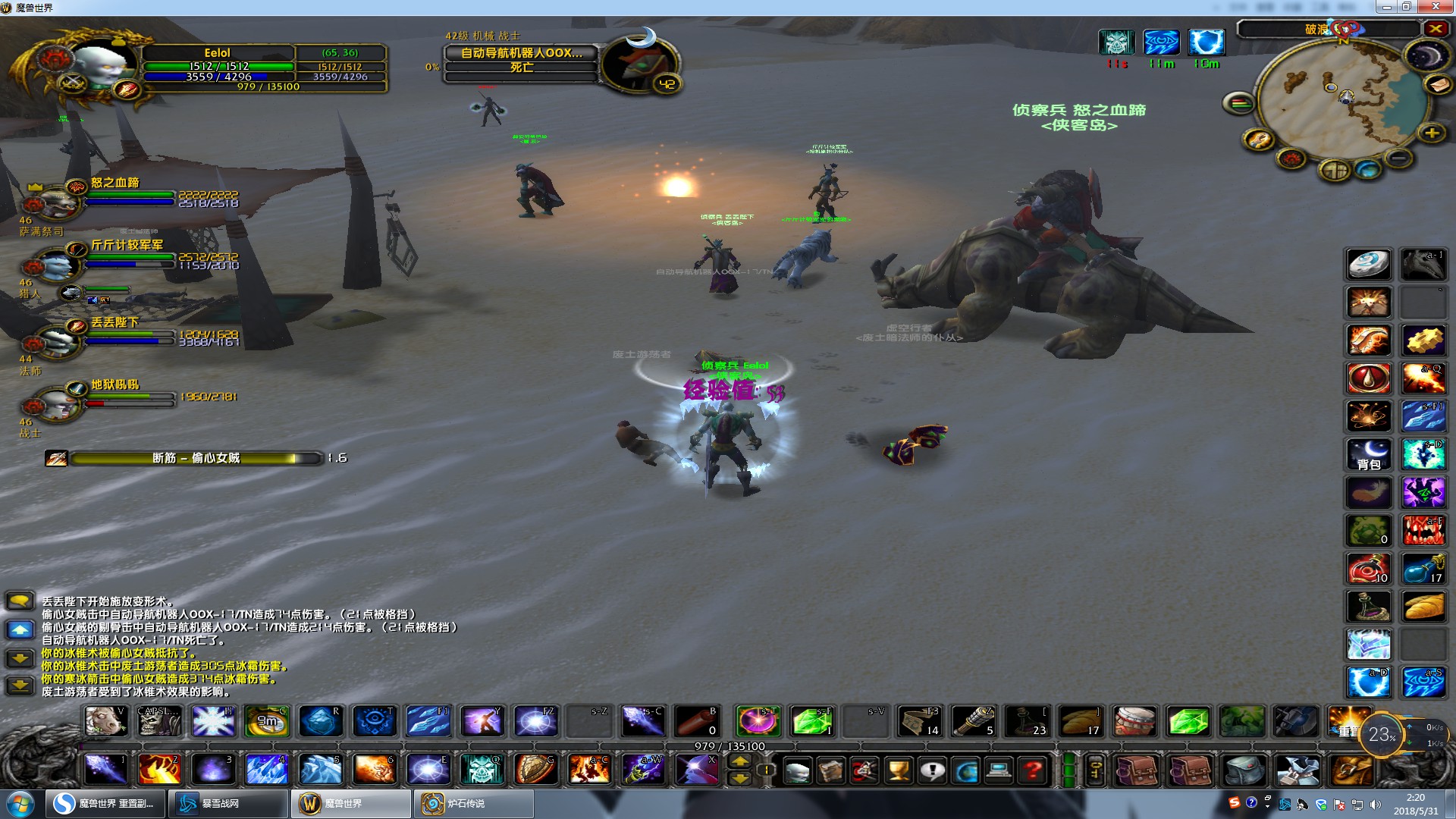The image size is (1456, 819).
Task: Select party member 丢丢陛下's portrait
Action: 55,342
